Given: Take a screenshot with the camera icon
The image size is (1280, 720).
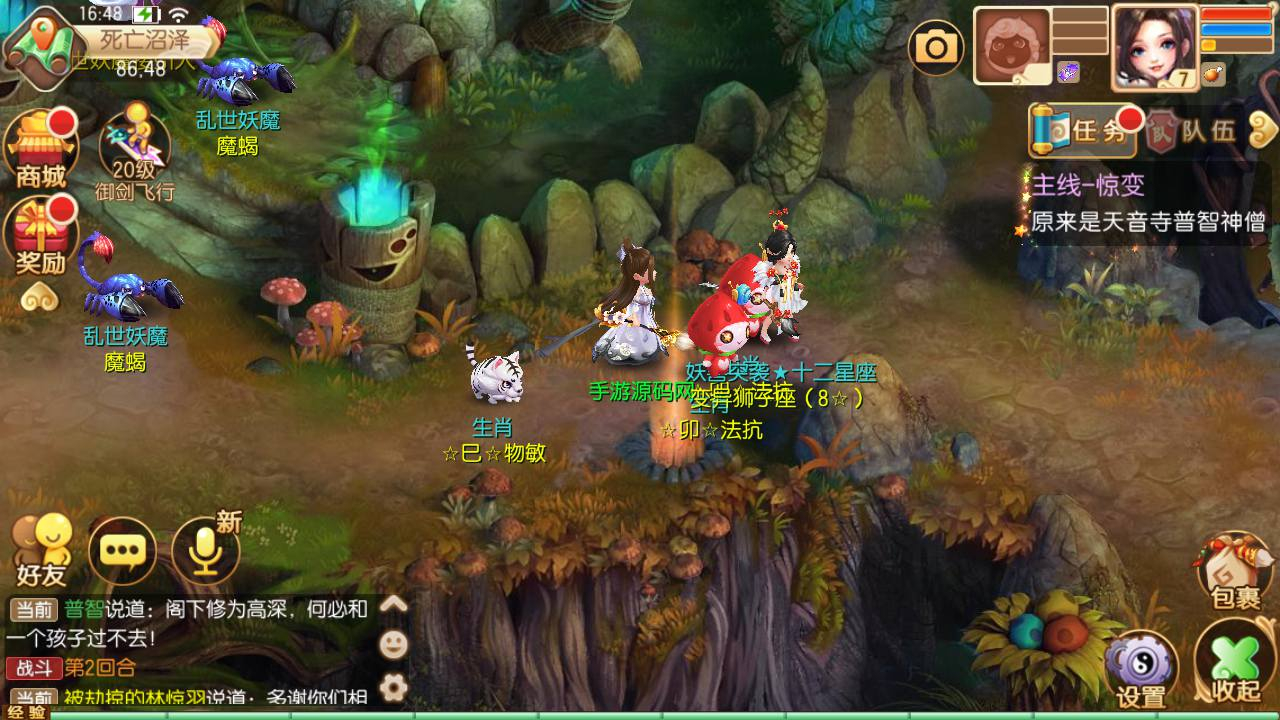Looking at the screenshot, I should click(x=936, y=47).
